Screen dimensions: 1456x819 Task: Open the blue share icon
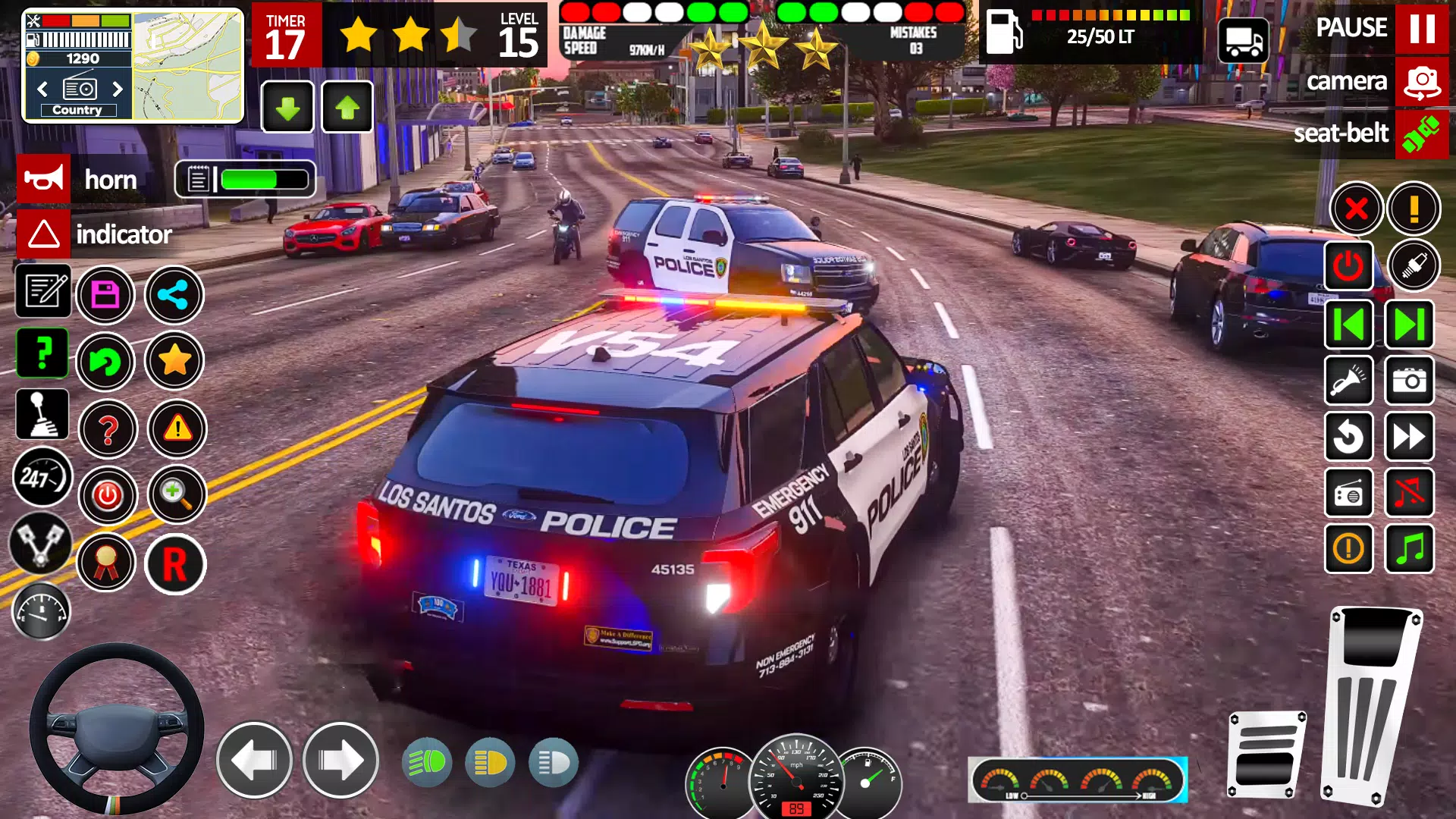pyautogui.click(x=174, y=295)
